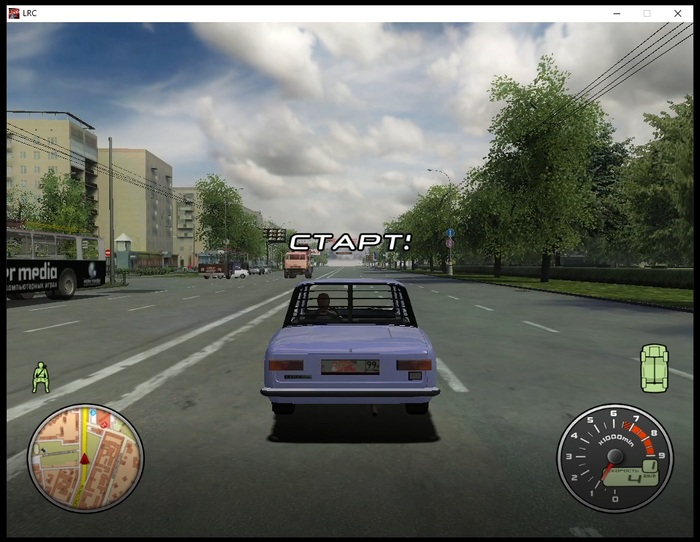This screenshot has height=542, width=700.
Task: Click the green car damage diagram icon
Action: coord(654,367)
